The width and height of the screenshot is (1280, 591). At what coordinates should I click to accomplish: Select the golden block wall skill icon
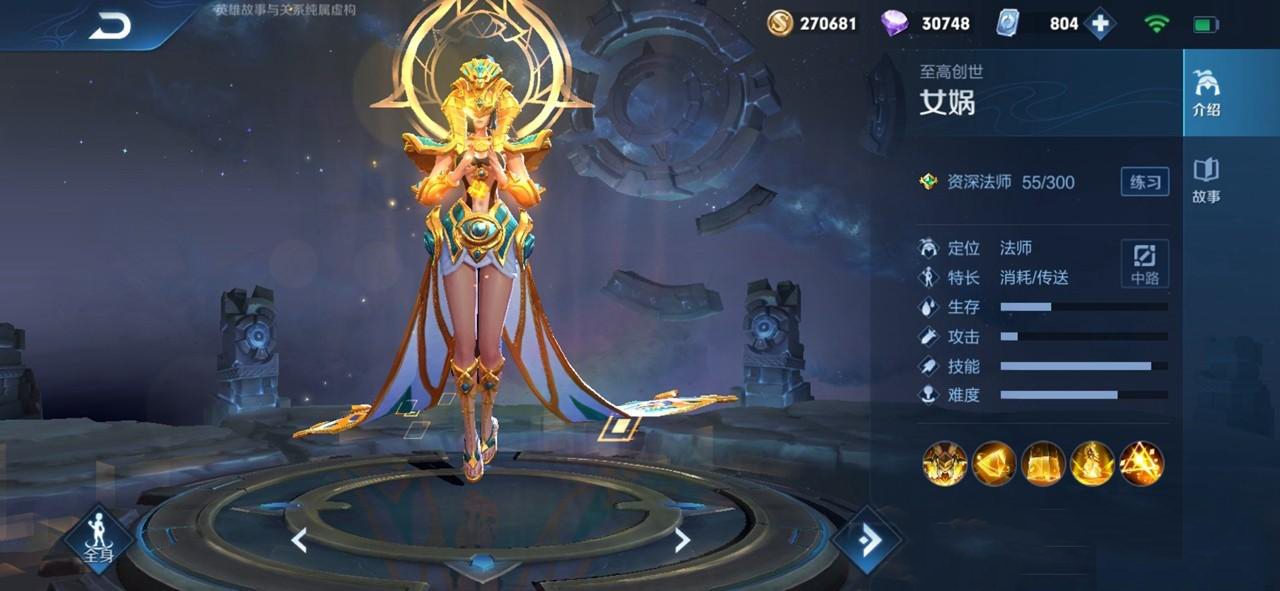click(x=1043, y=464)
